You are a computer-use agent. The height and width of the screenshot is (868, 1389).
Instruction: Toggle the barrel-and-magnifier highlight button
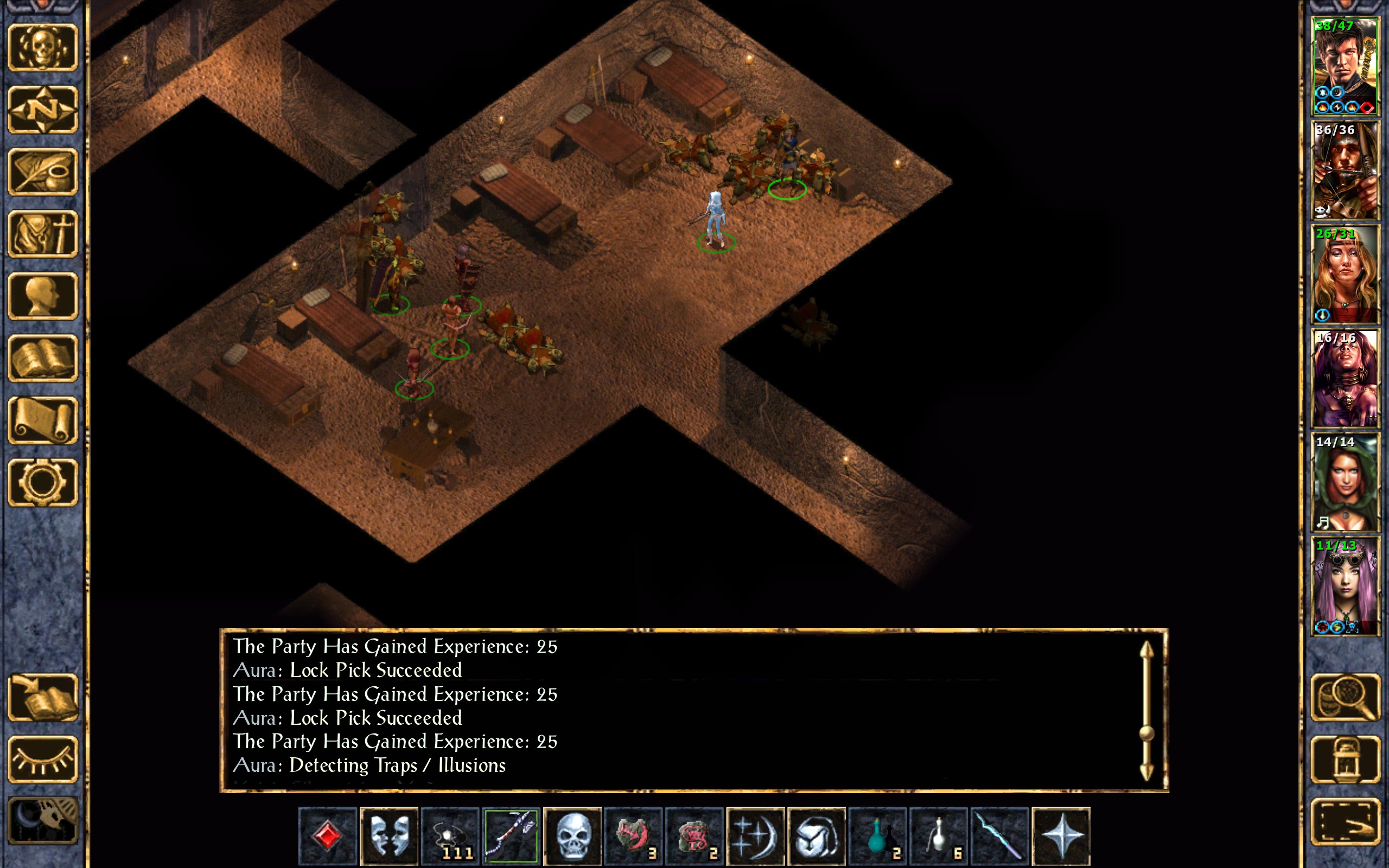tap(1345, 698)
